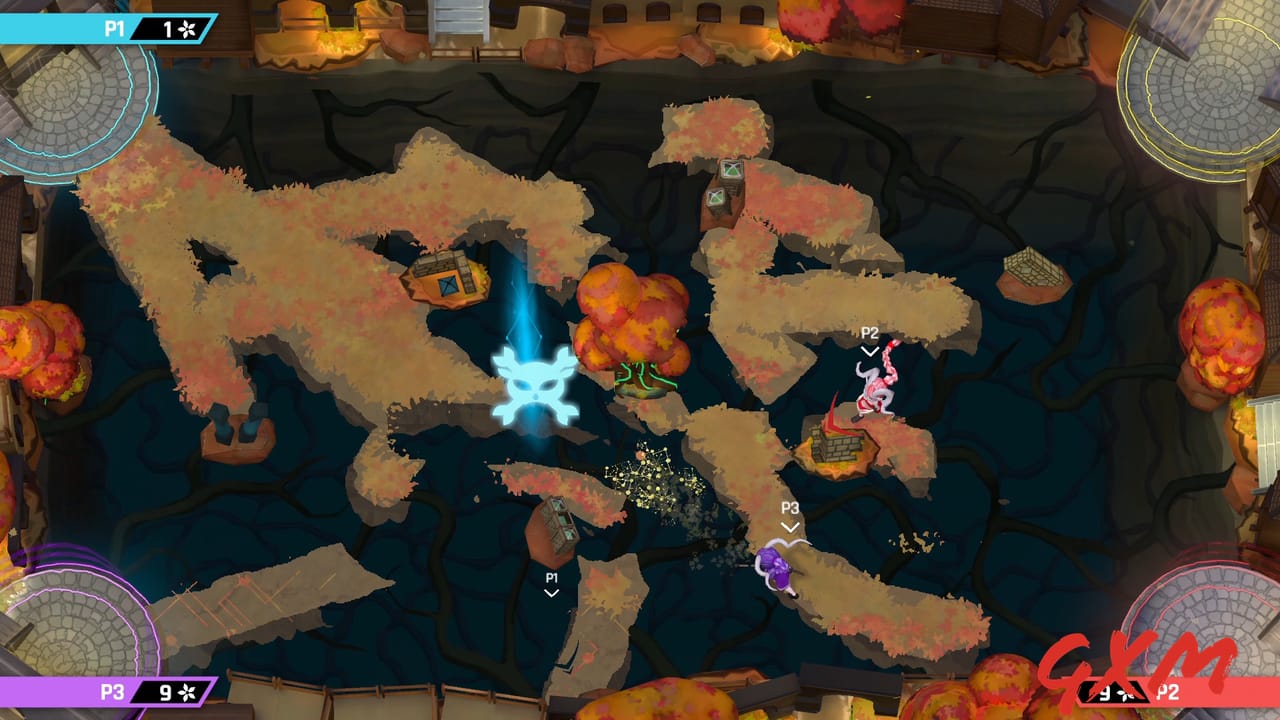This screenshot has width=1280, height=720.
Task: Select the chevron under the P3 label
Action: pyautogui.click(x=789, y=526)
